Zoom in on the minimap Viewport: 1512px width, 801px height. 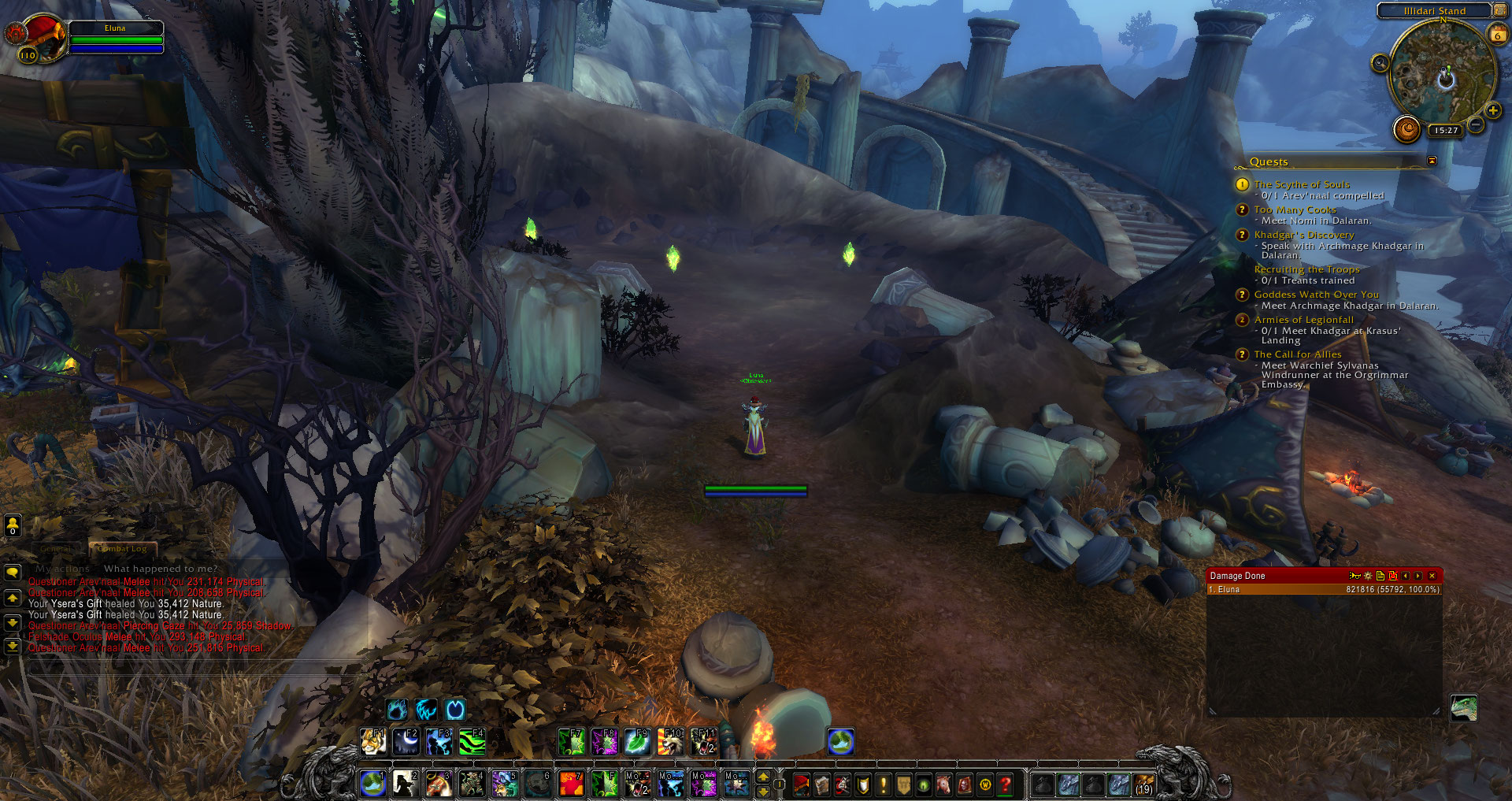(x=1492, y=110)
